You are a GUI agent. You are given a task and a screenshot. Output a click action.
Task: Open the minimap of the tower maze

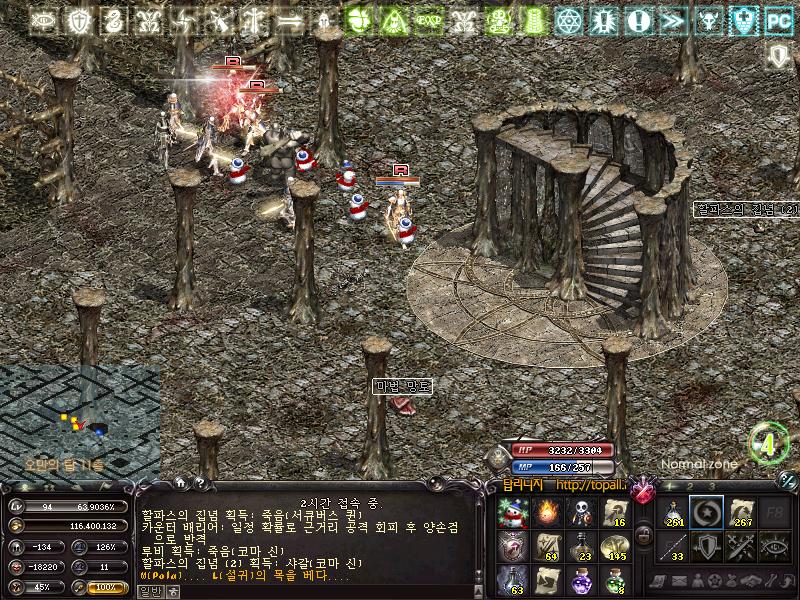pyautogui.click(x=80, y=422)
